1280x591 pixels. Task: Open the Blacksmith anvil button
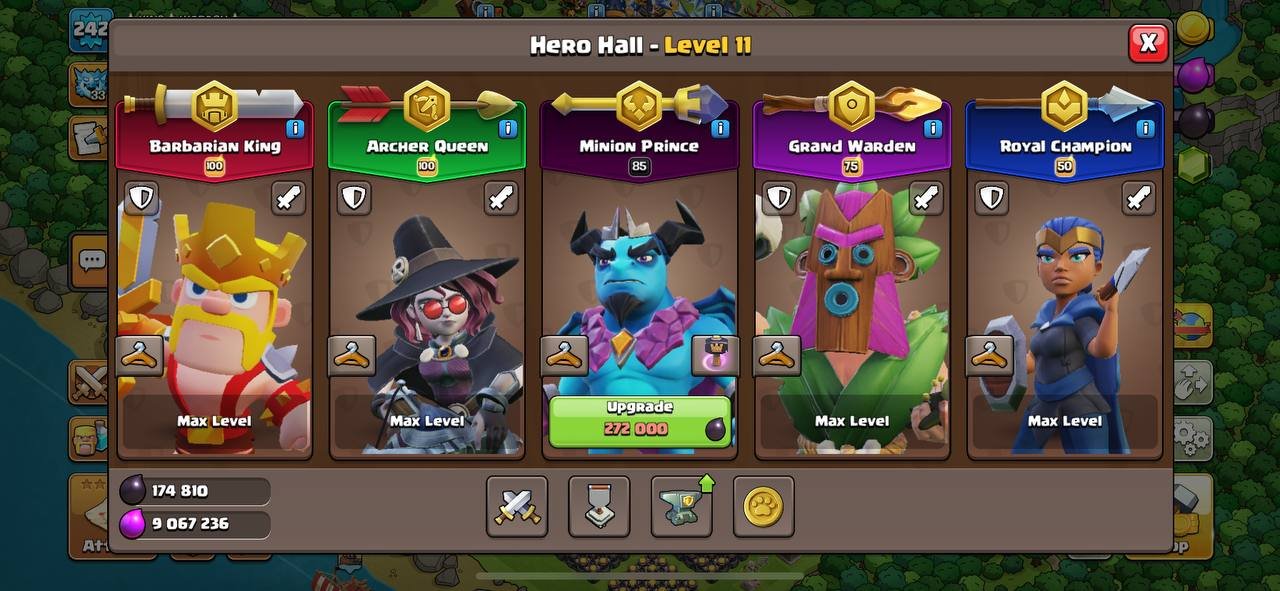[681, 507]
